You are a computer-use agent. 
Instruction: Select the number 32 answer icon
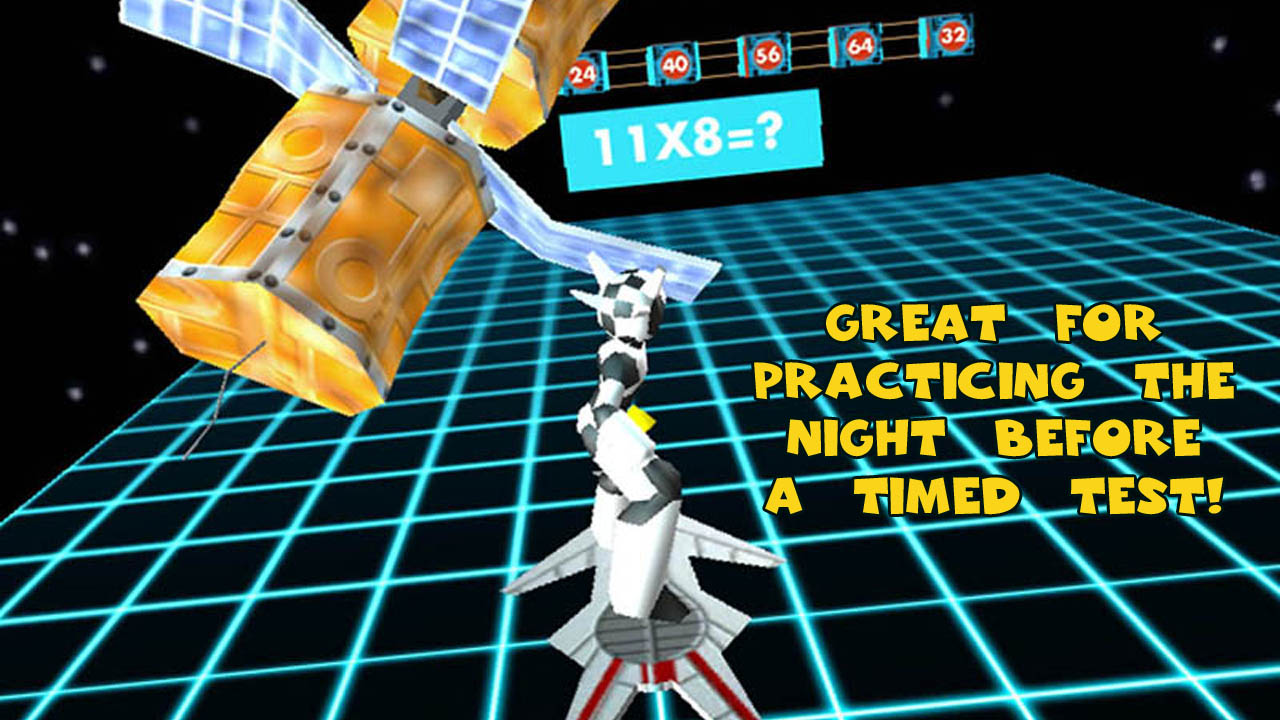pyautogui.click(x=952, y=34)
